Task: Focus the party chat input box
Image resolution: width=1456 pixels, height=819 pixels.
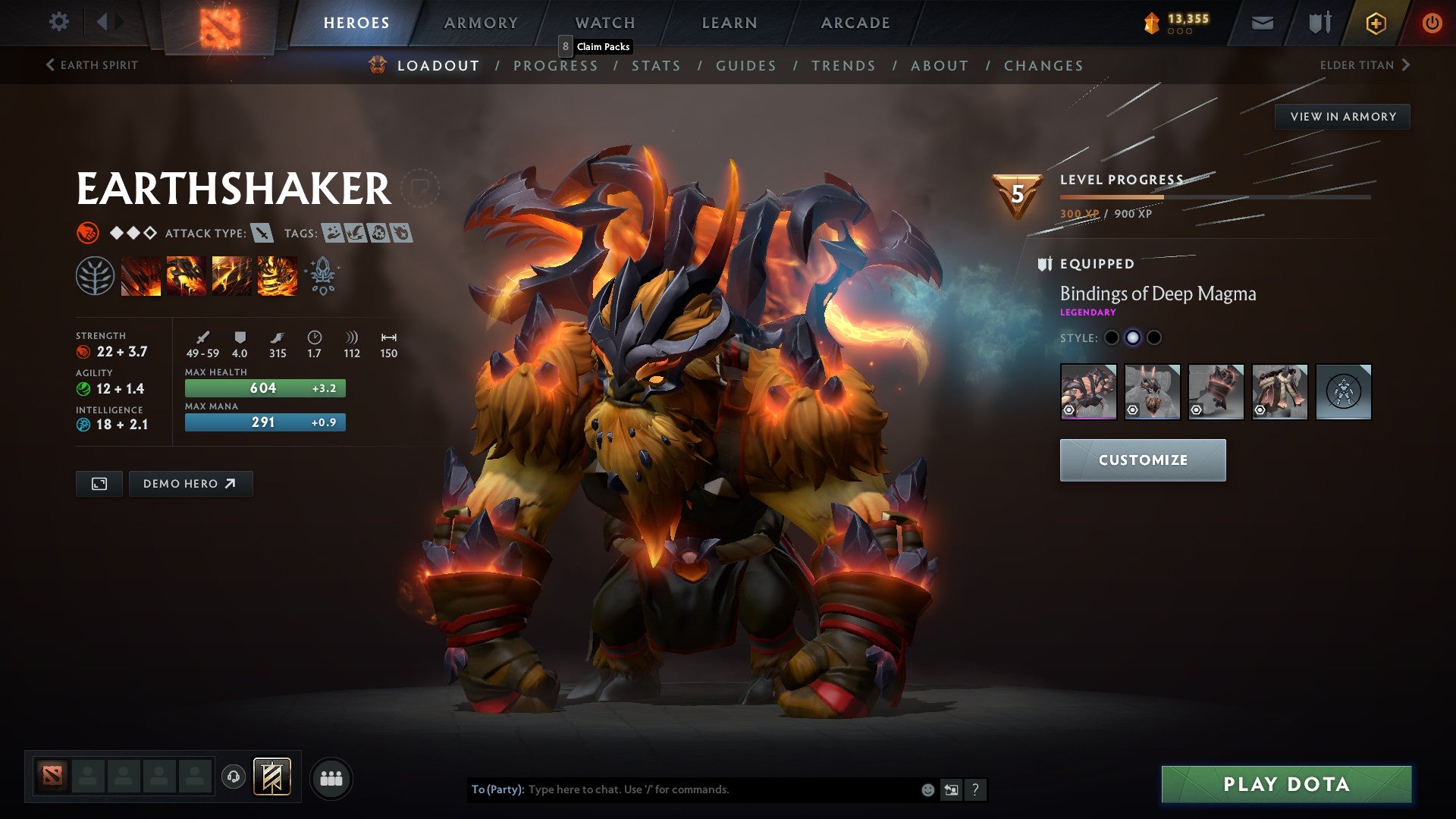Action: tap(720, 789)
